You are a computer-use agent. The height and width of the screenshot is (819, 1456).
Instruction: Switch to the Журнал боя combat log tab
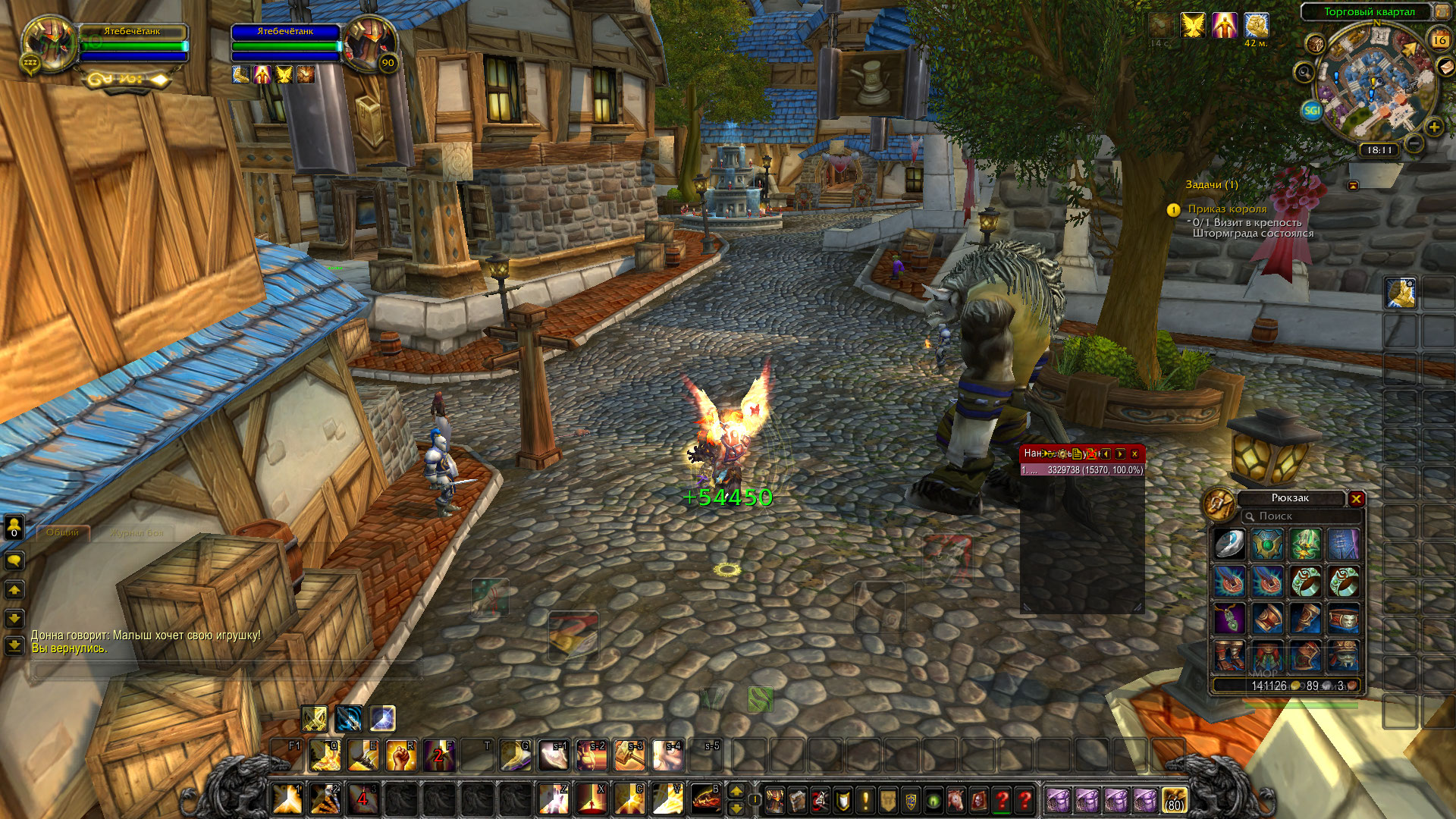click(136, 532)
